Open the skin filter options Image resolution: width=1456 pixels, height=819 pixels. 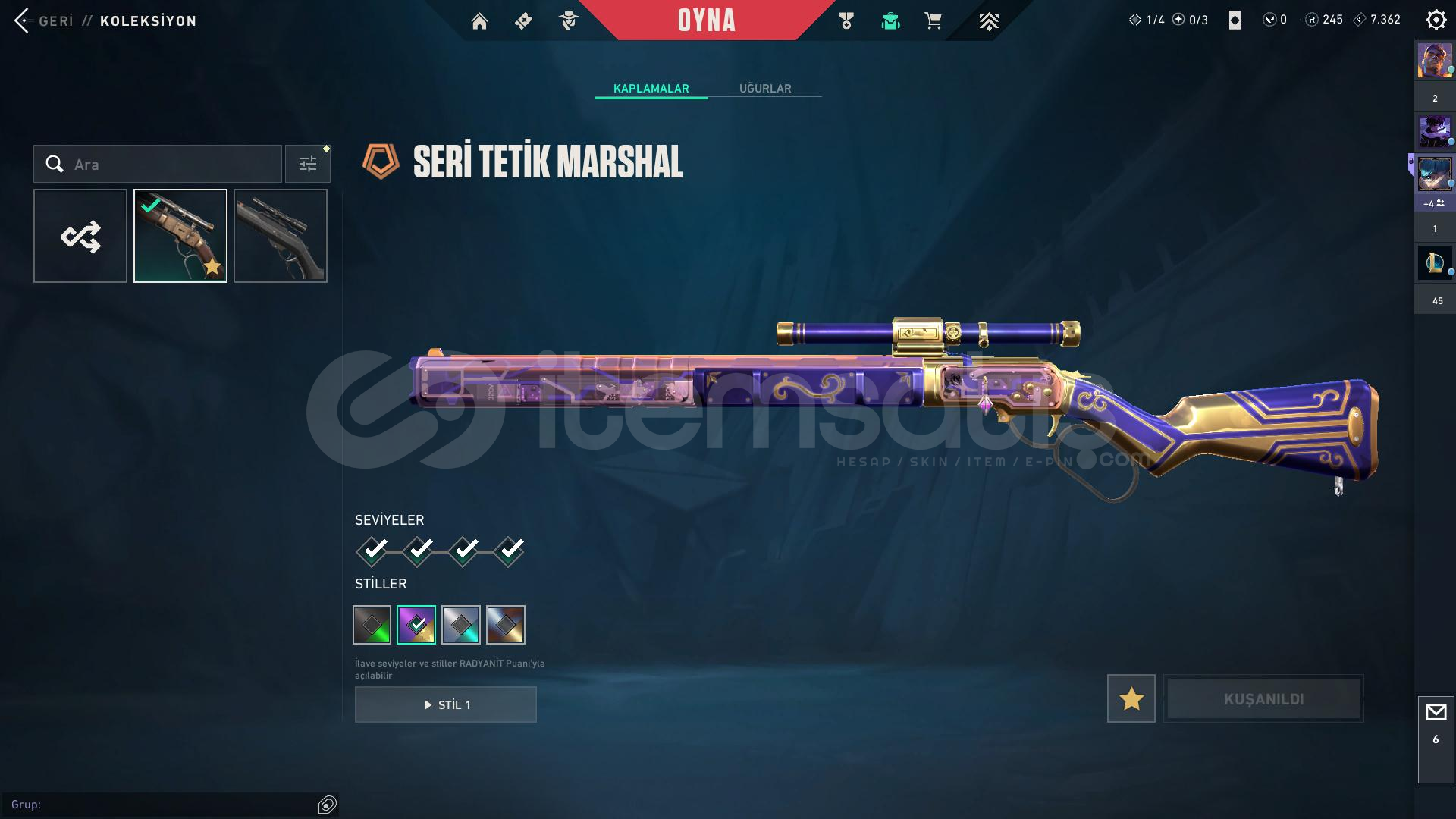[x=308, y=165]
